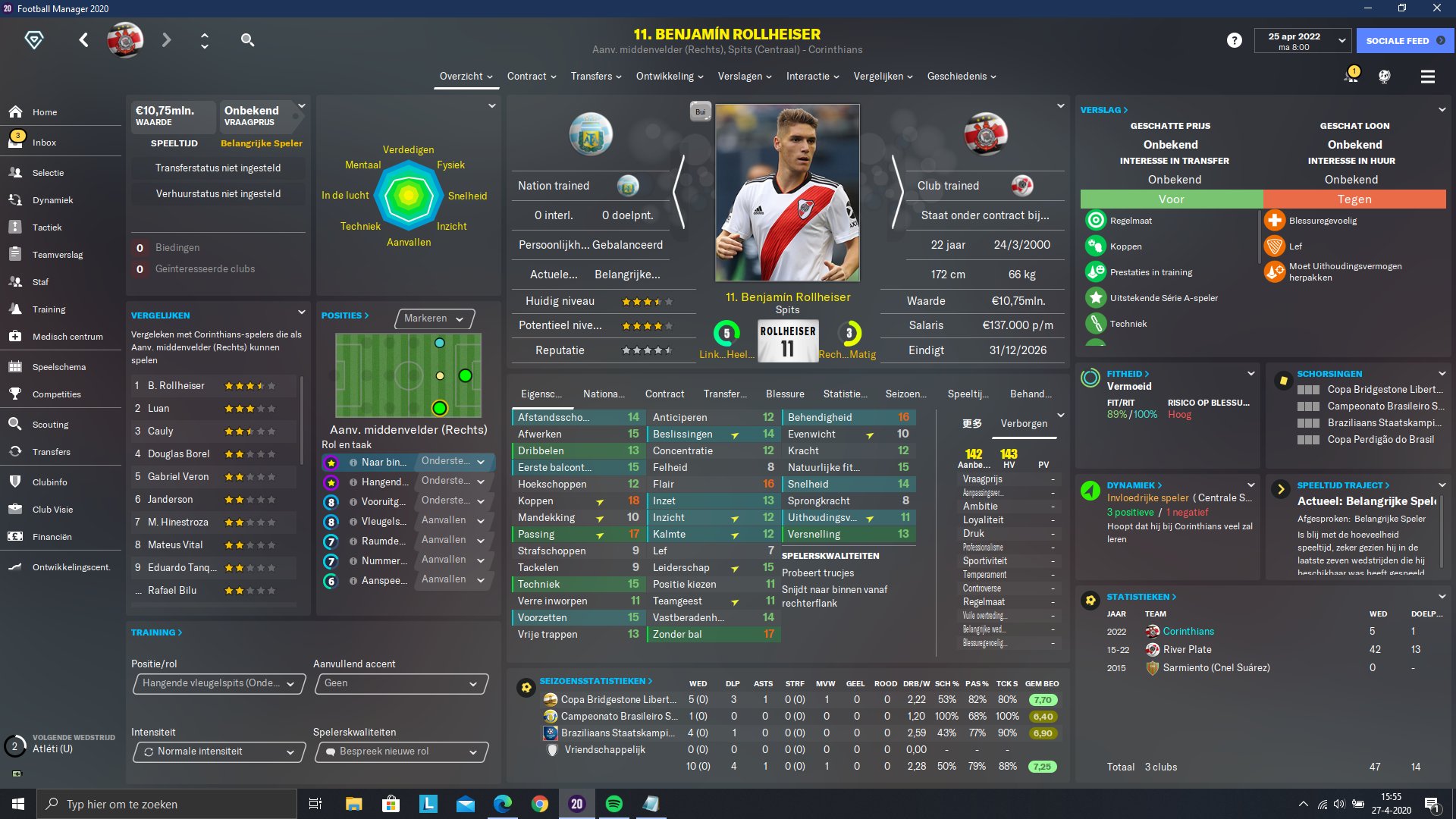Go back with the left arrow

[83, 40]
